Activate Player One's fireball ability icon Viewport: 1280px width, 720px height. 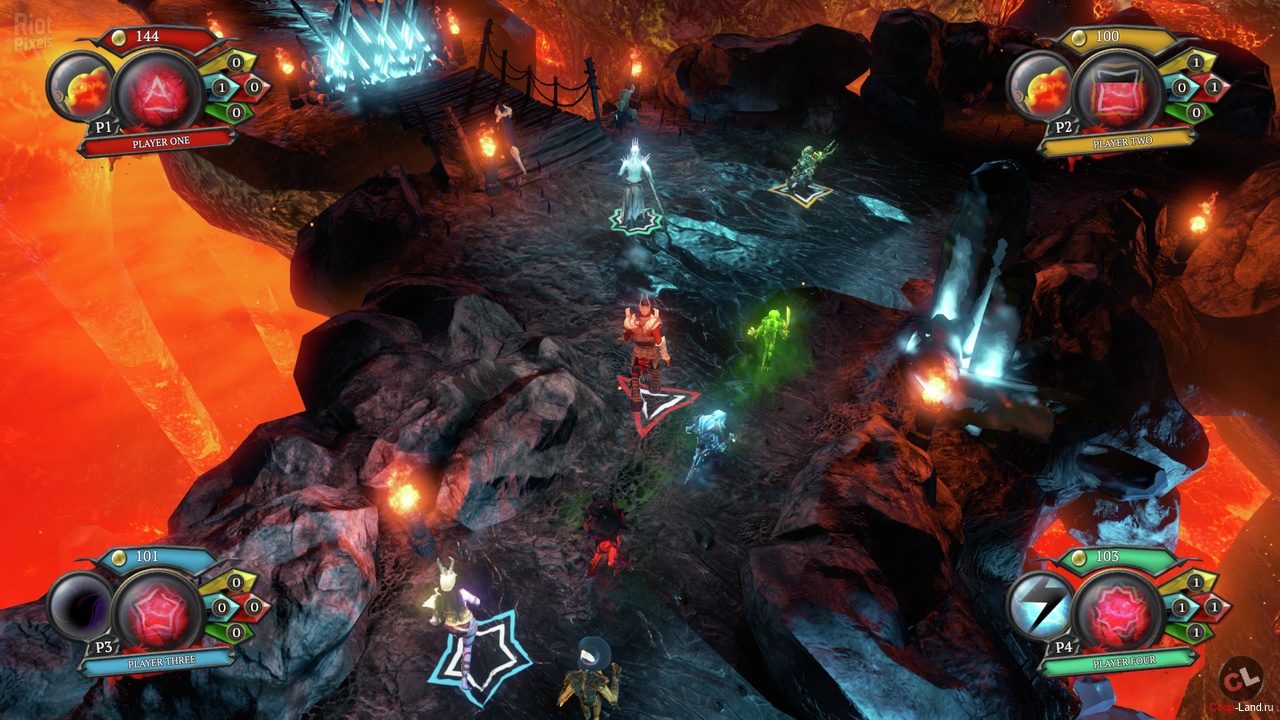[x=80, y=87]
